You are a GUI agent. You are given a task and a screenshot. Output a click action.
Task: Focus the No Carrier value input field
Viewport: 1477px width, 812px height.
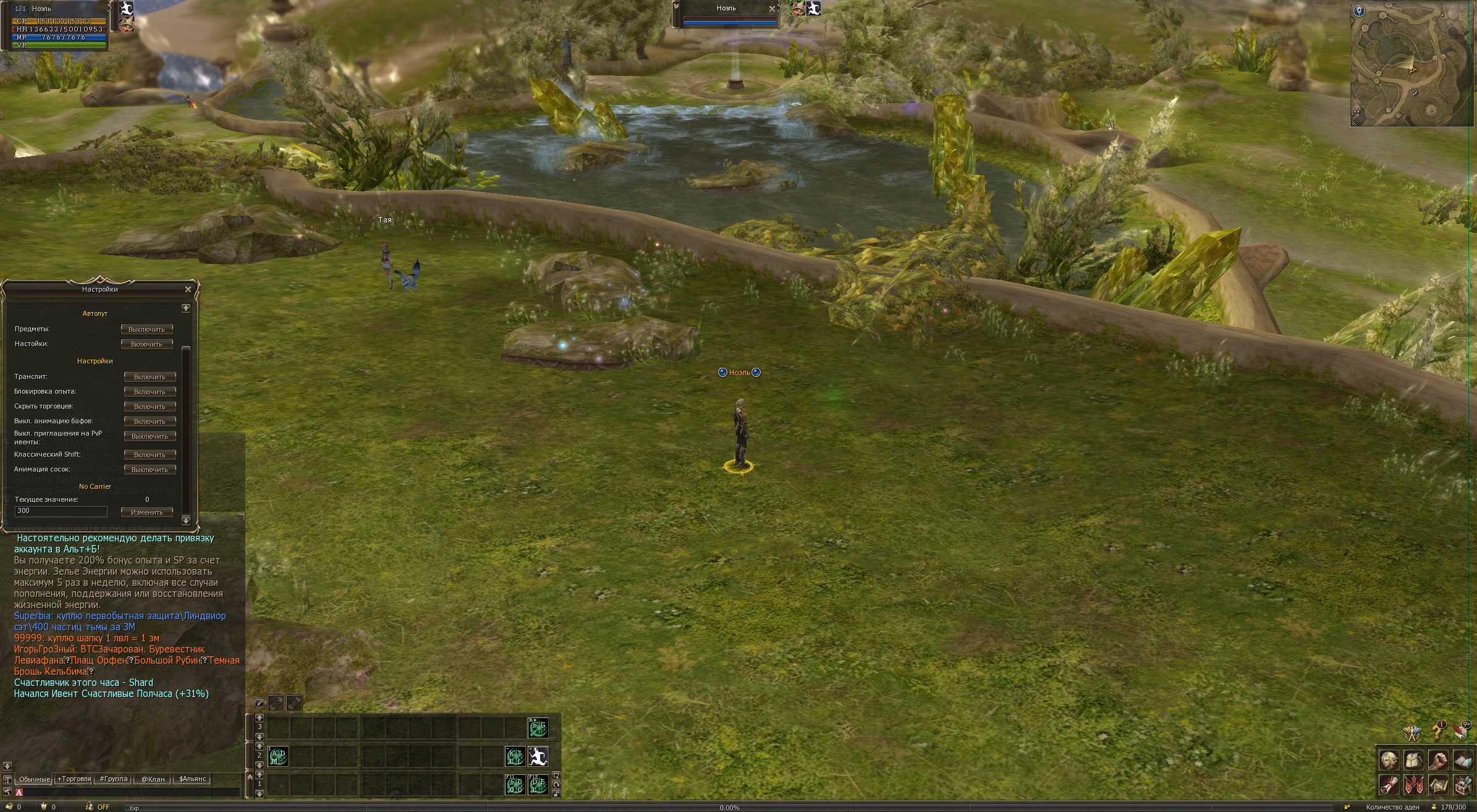coord(61,511)
